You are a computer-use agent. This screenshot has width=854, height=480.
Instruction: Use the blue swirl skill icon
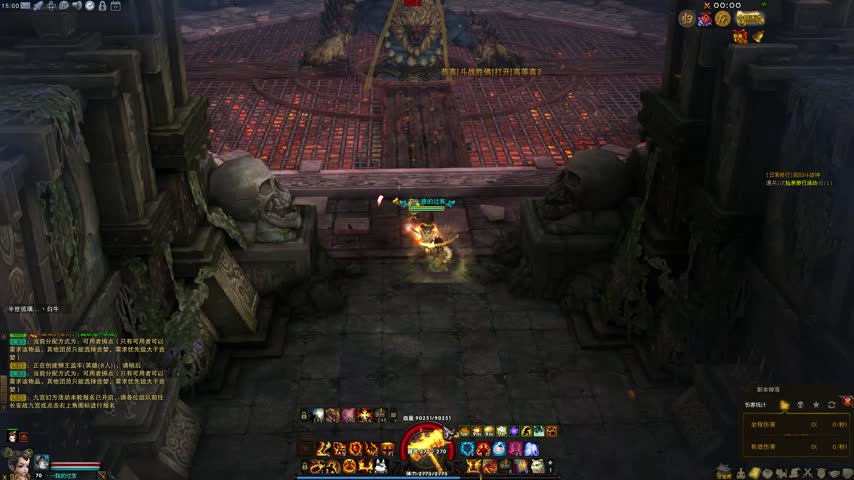point(467,447)
